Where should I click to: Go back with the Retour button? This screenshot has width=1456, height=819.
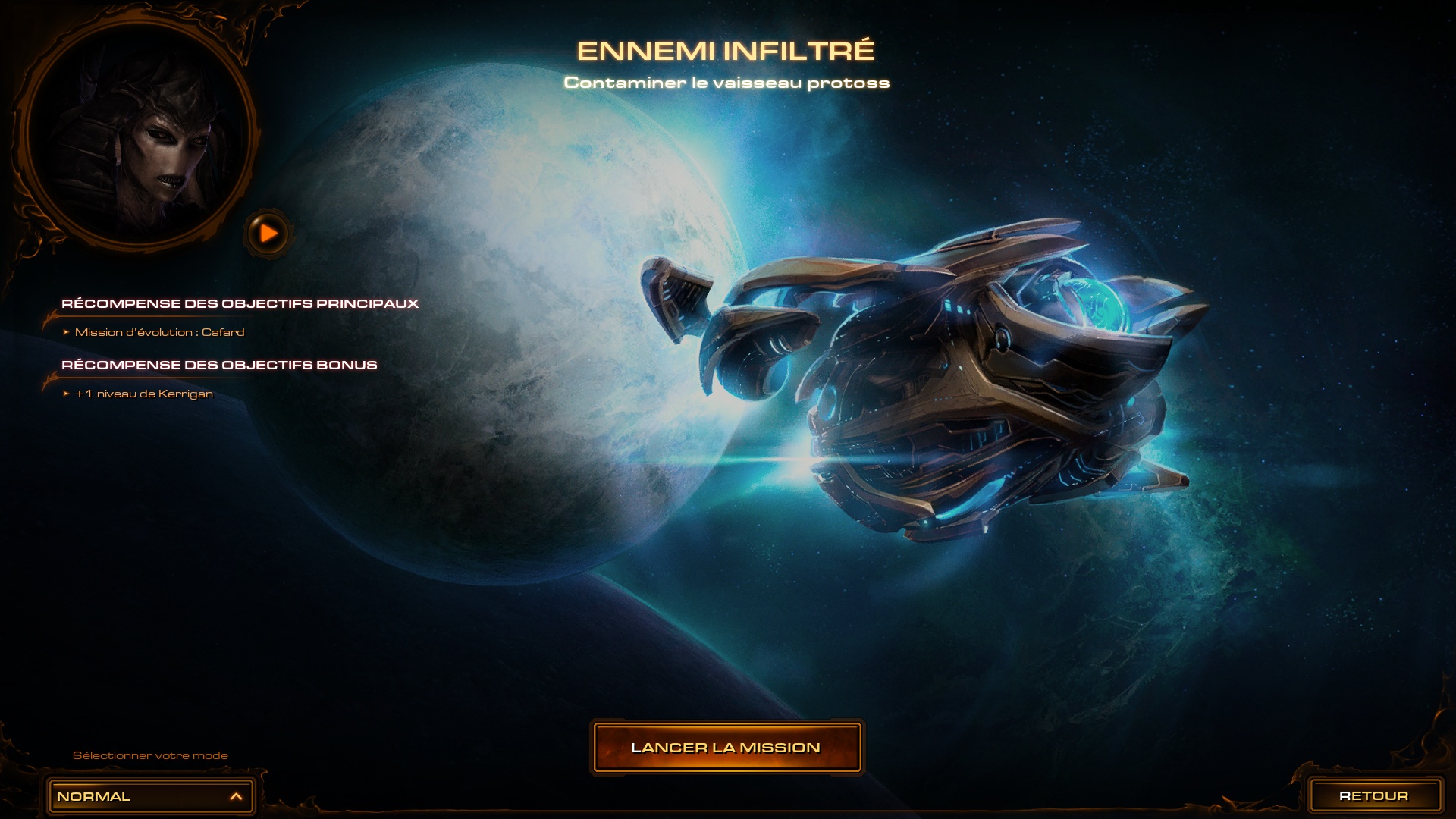[1374, 795]
